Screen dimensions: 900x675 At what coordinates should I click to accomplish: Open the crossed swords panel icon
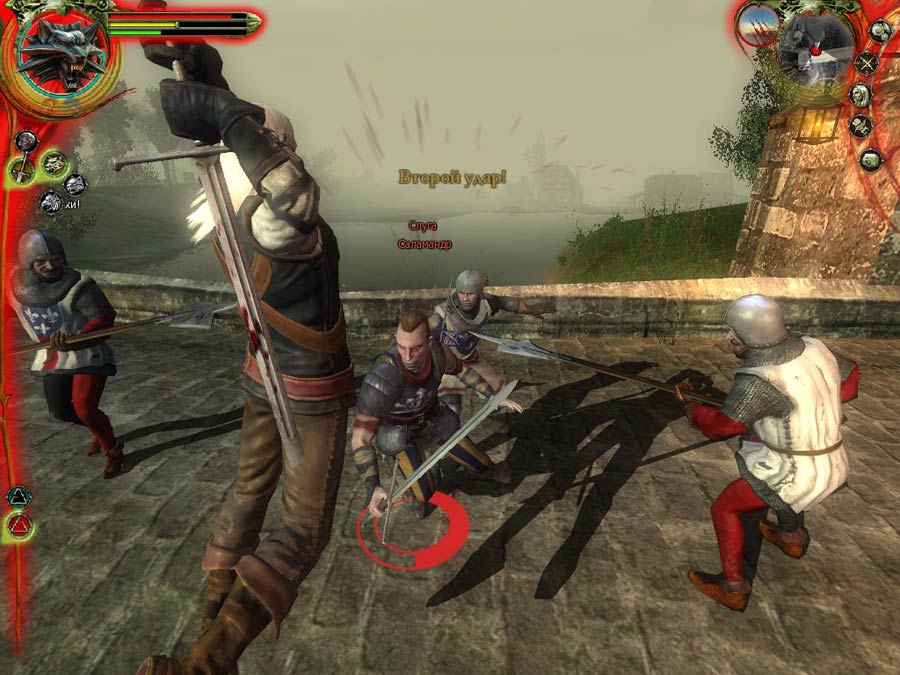point(866,64)
